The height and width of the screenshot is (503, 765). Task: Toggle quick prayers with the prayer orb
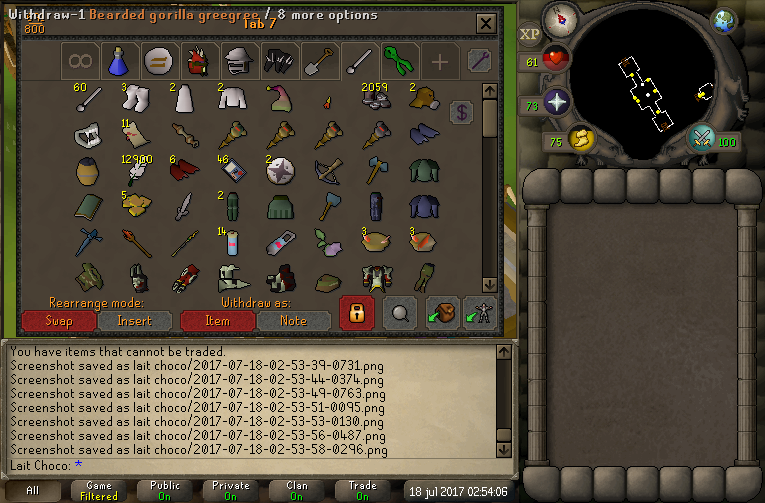(x=556, y=102)
